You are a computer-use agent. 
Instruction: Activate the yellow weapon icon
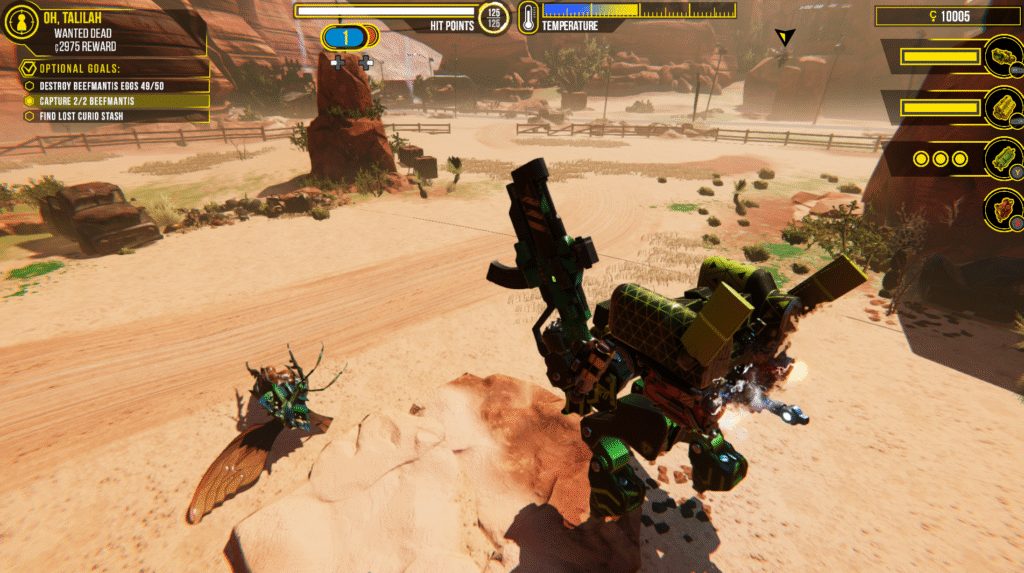point(1001,107)
